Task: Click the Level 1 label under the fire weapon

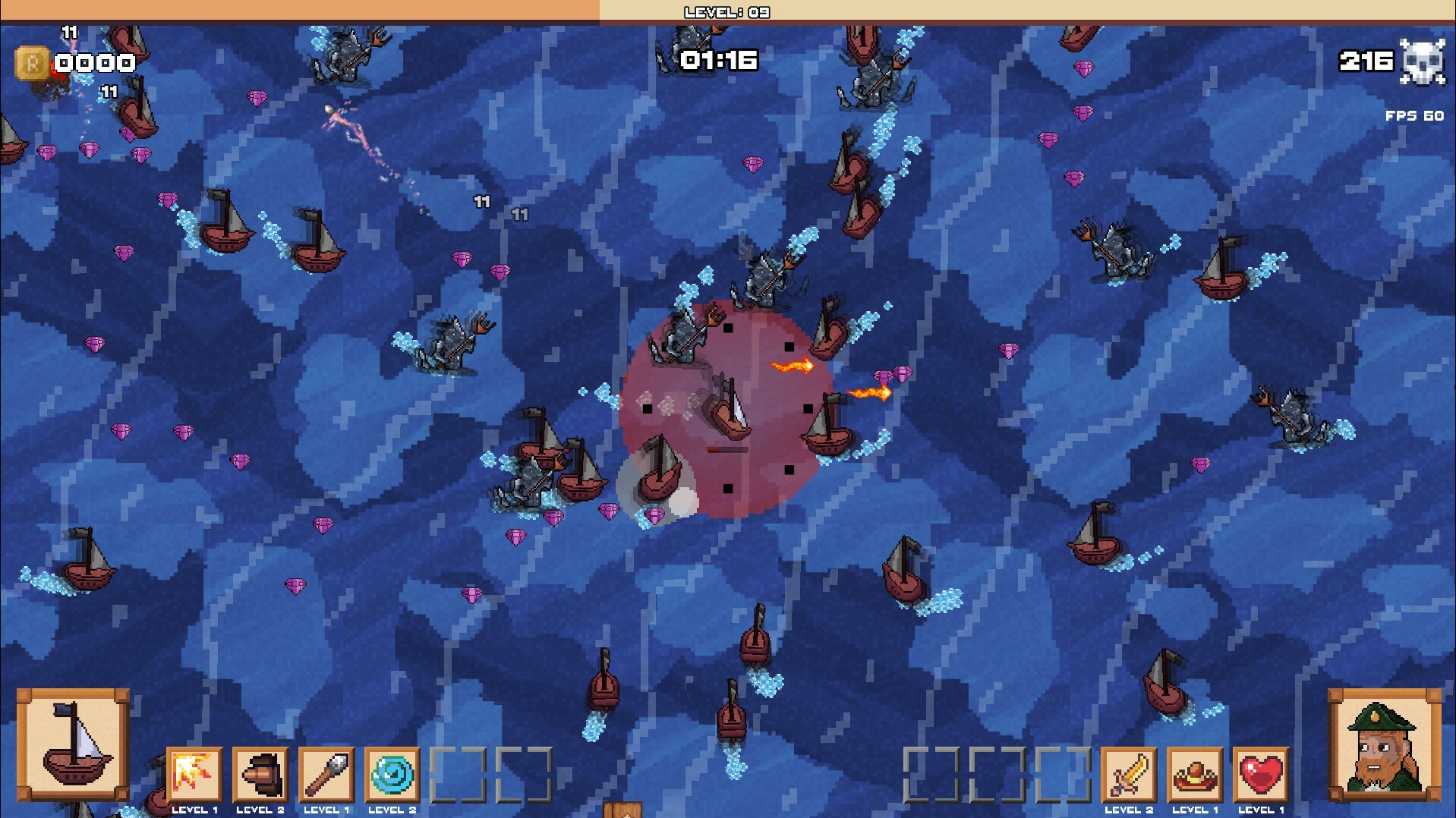Action: tap(196, 809)
